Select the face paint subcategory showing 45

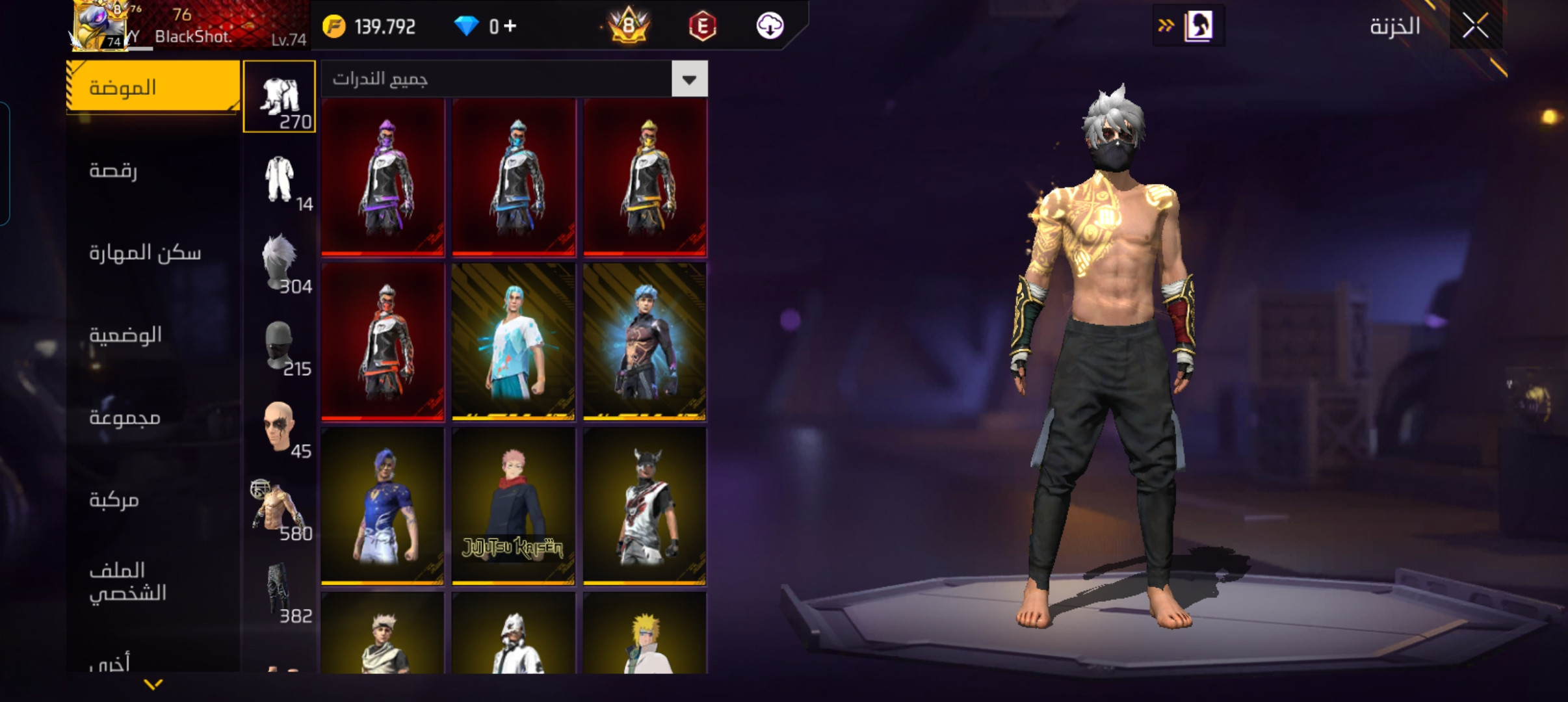pyautogui.click(x=280, y=427)
